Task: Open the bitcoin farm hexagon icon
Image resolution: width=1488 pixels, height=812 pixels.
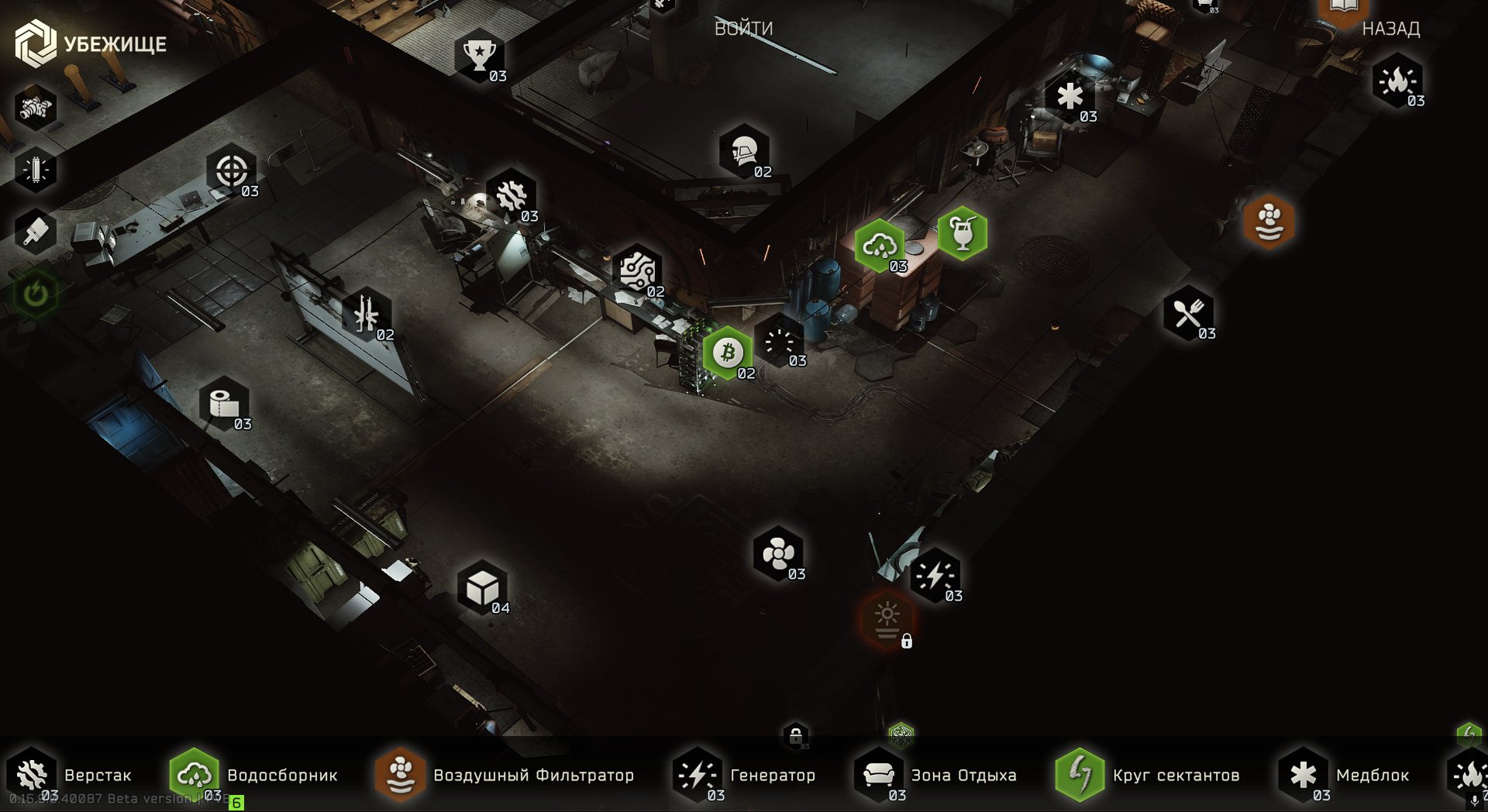Action: click(x=728, y=353)
